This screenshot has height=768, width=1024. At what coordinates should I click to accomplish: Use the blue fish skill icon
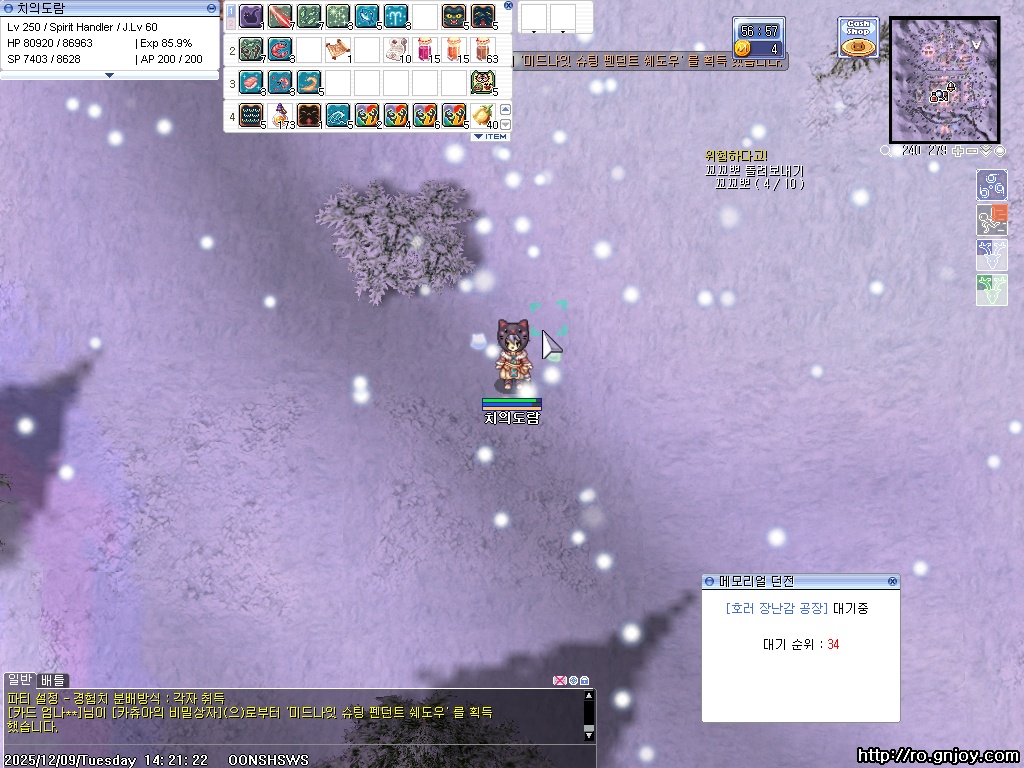pyautogui.click(x=367, y=16)
